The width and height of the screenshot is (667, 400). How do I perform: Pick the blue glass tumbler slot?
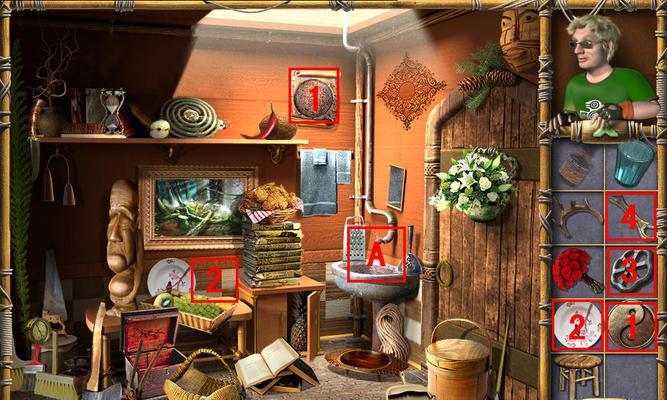pos(631,162)
